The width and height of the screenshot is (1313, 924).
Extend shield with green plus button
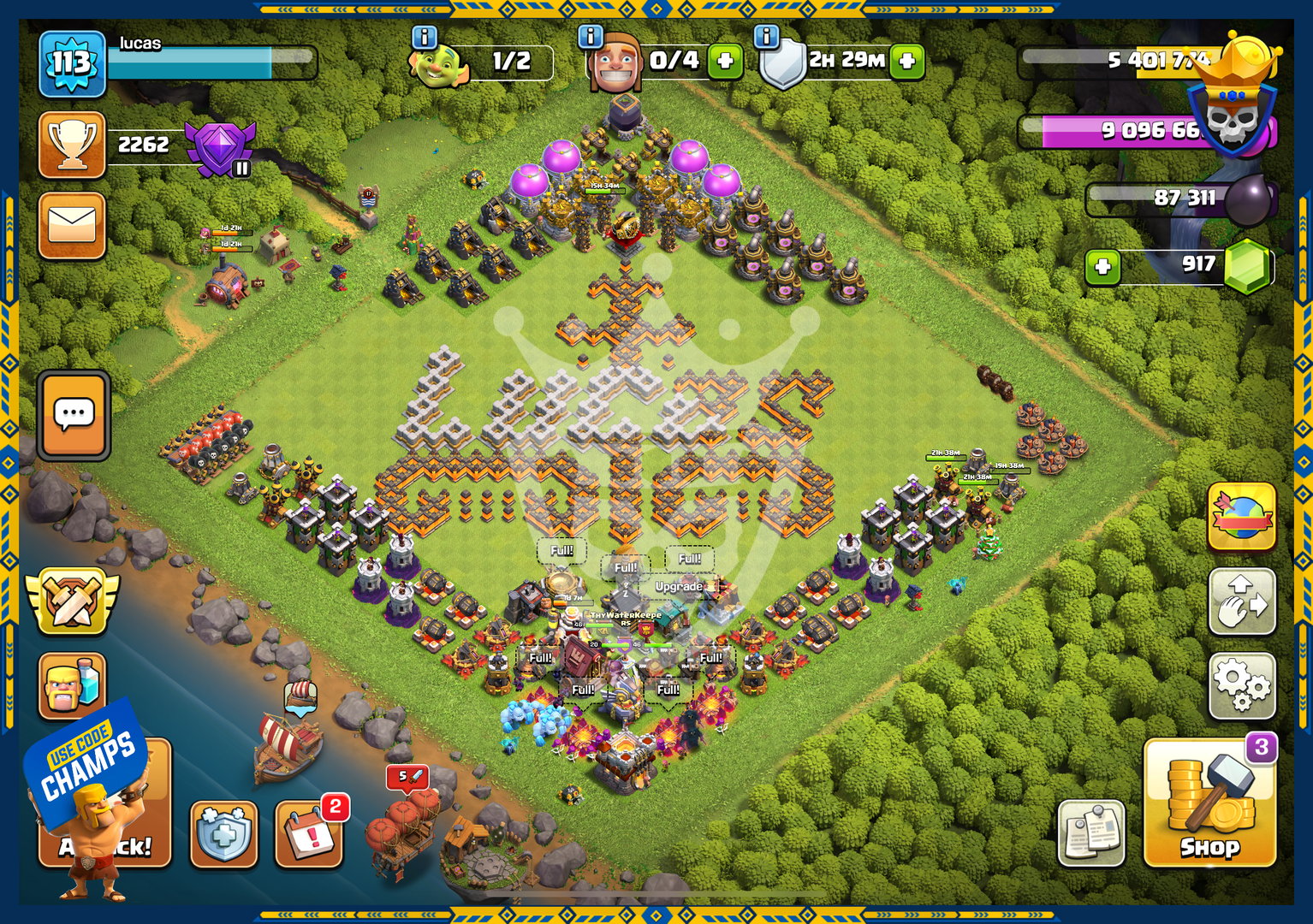[907, 62]
